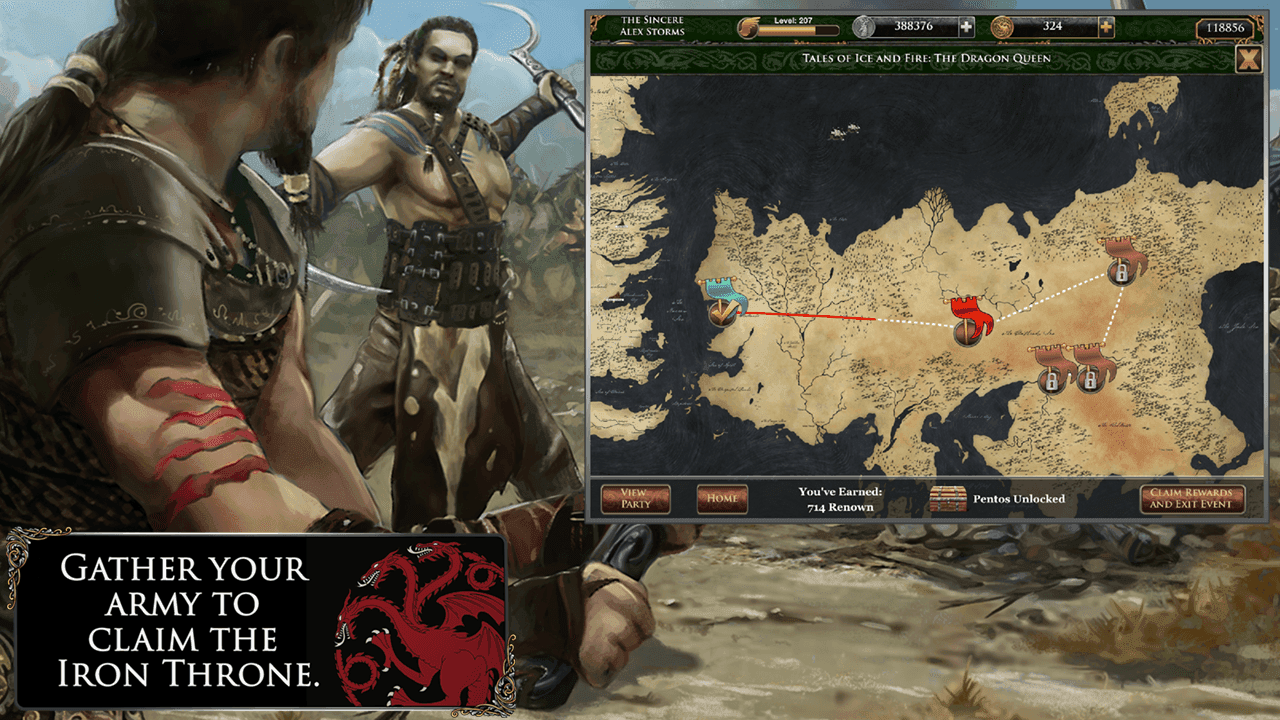The height and width of the screenshot is (720, 1280).
Task: Return to Home from the event map
Action: 723,498
